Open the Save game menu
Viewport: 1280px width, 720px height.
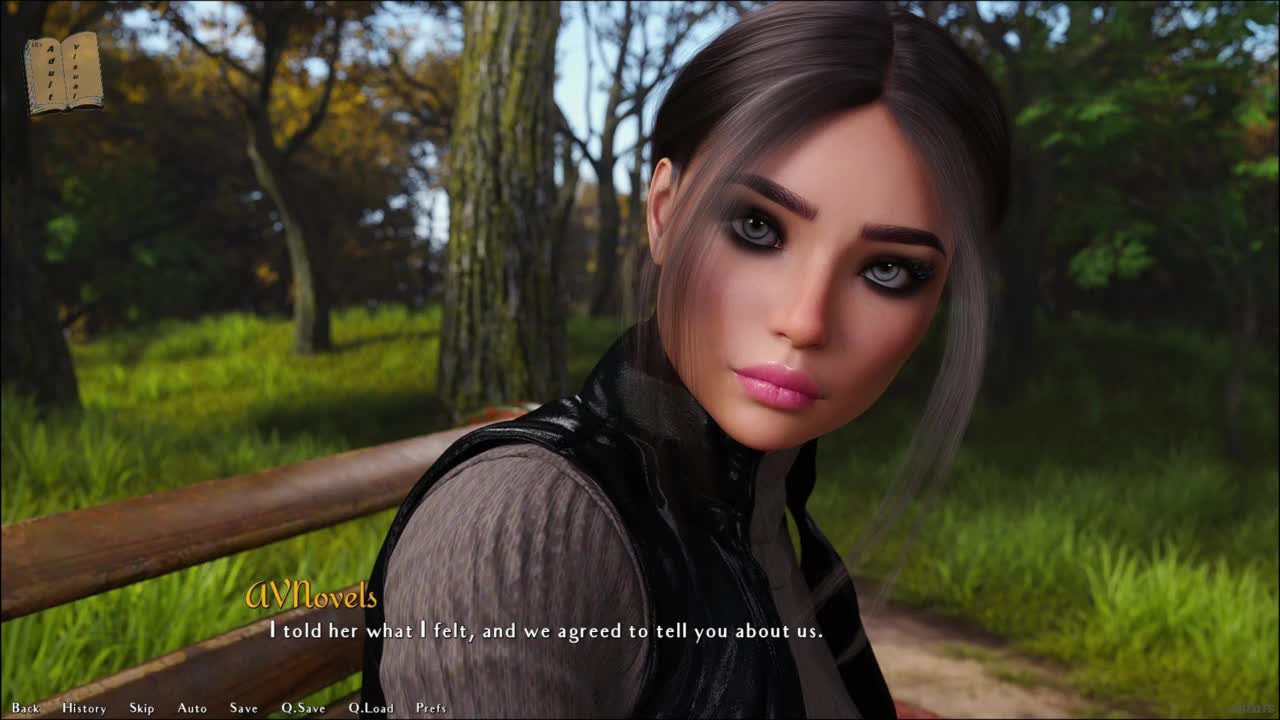point(243,708)
